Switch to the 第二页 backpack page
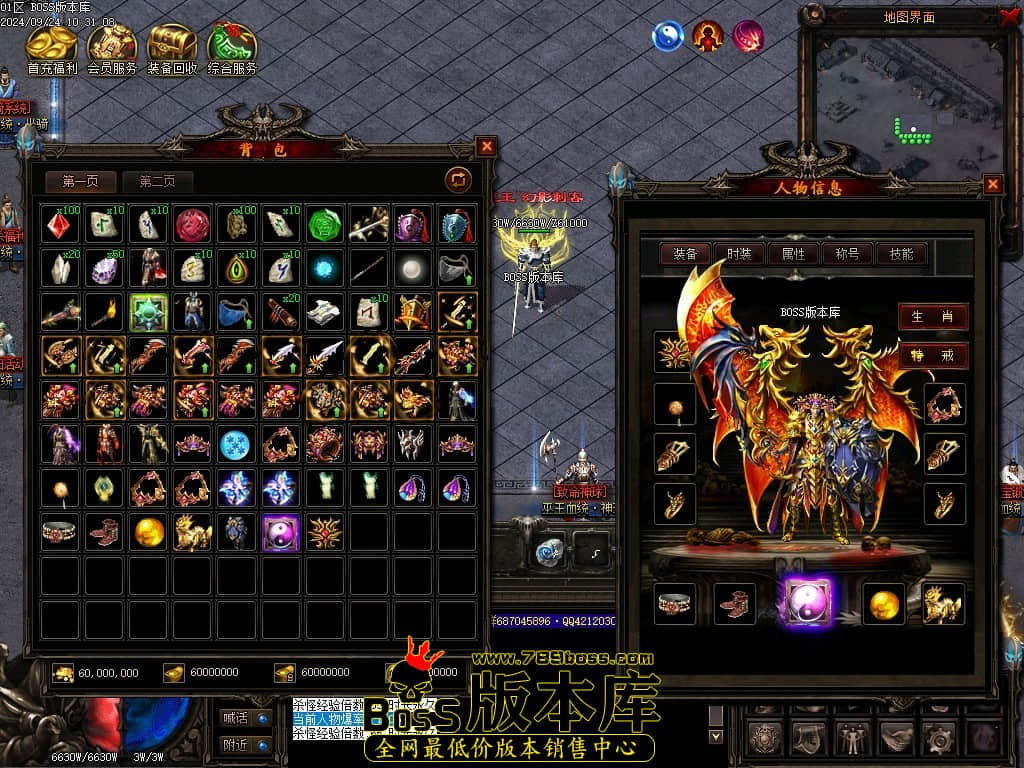 [157, 181]
